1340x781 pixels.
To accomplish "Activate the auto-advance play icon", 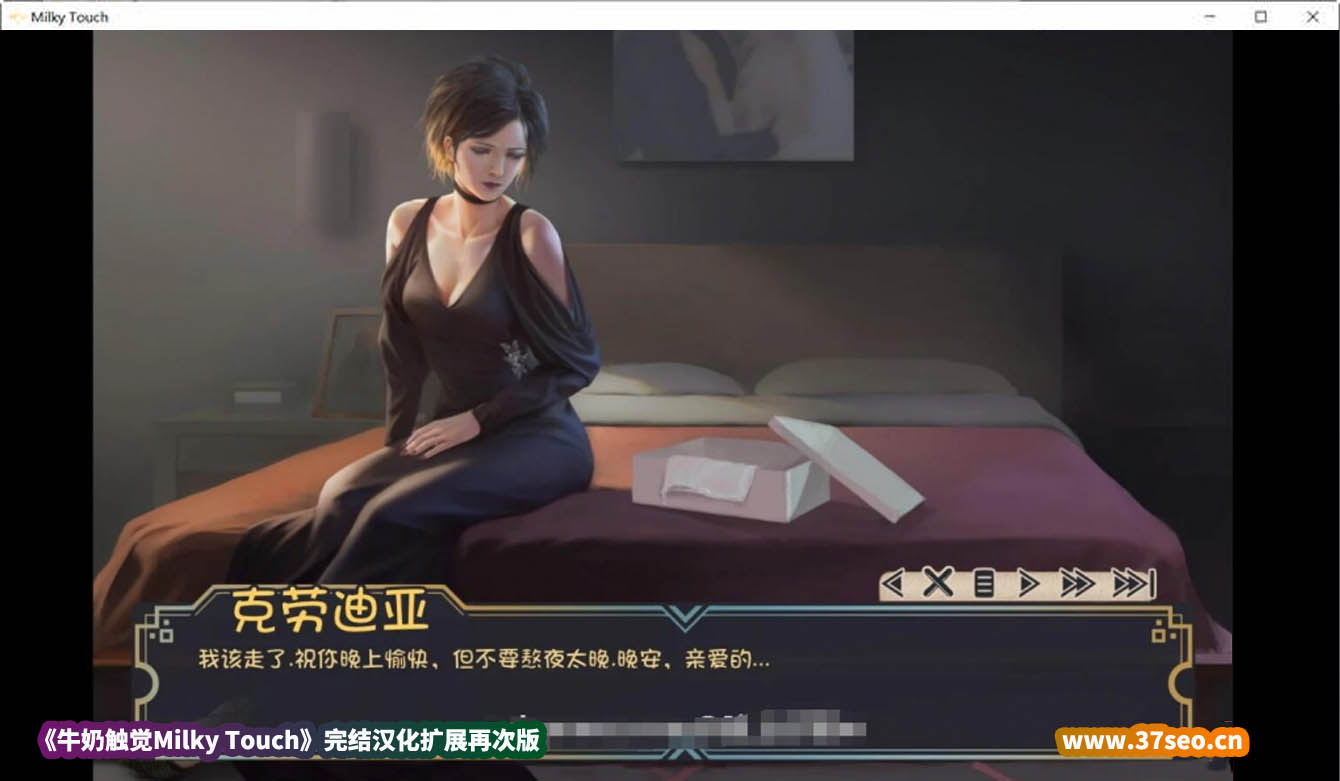I will click(1026, 582).
